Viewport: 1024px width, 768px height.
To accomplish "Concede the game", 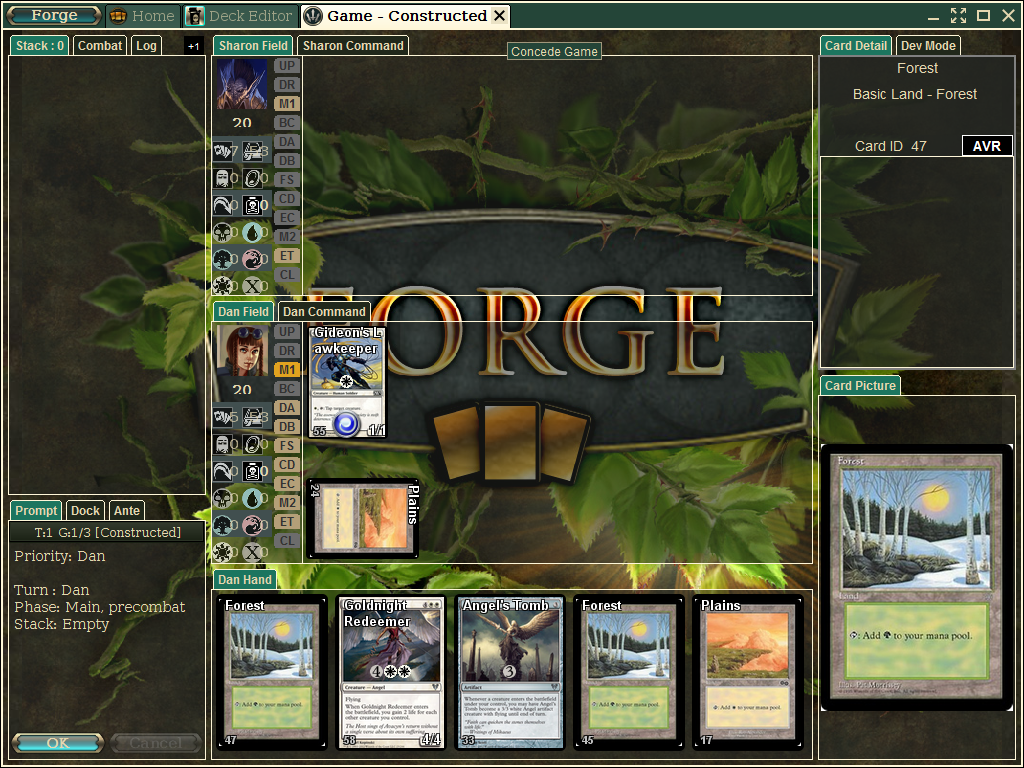I will [x=554, y=51].
